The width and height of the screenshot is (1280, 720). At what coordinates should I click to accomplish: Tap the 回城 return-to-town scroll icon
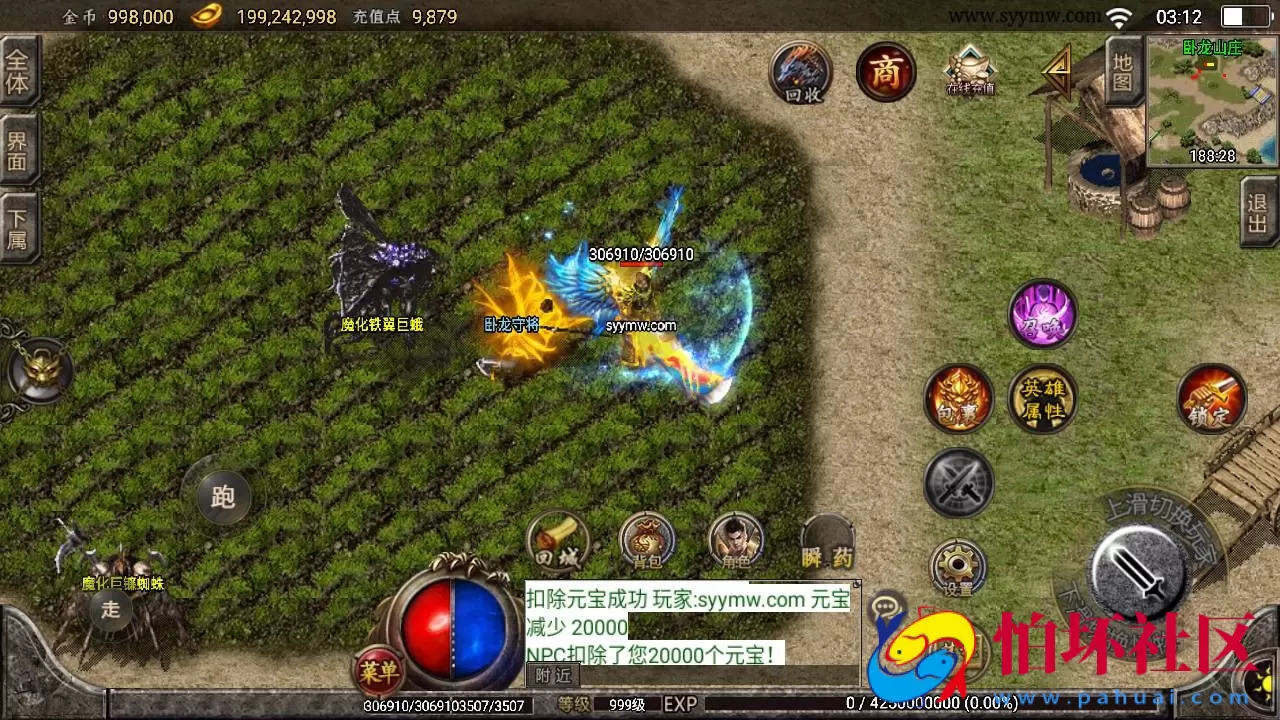[557, 541]
